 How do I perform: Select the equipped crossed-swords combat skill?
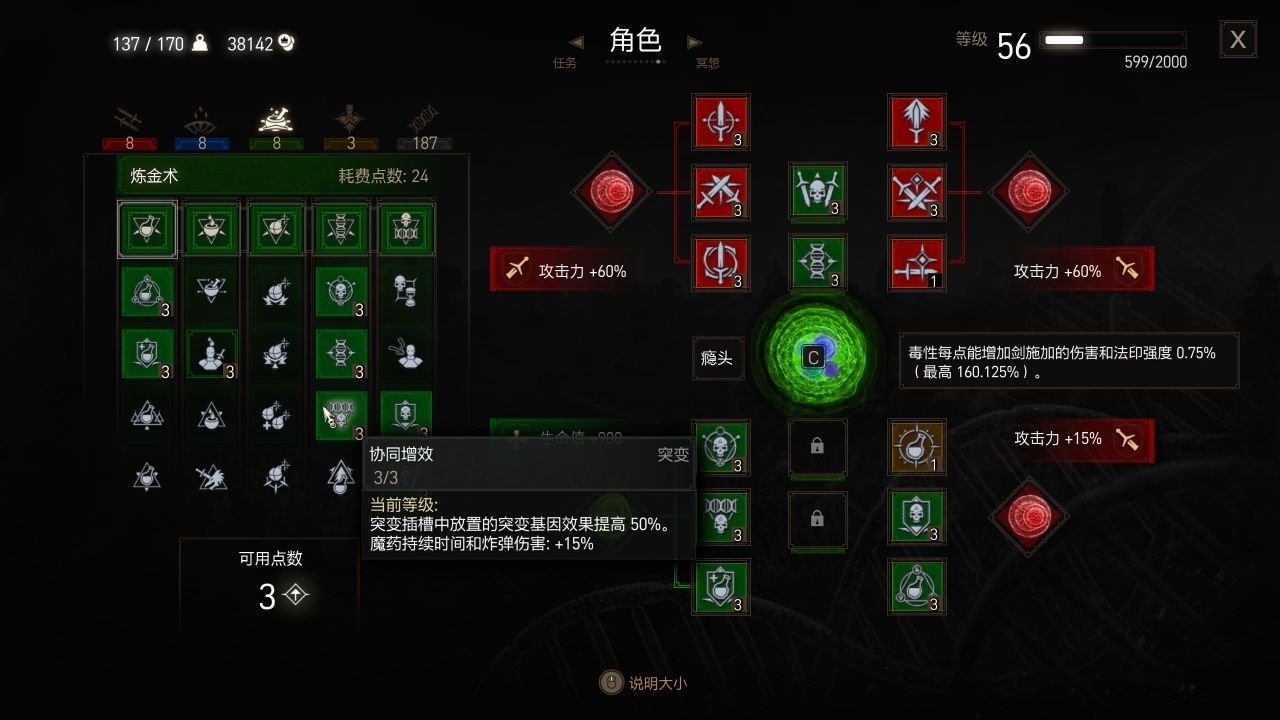(722, 192)
